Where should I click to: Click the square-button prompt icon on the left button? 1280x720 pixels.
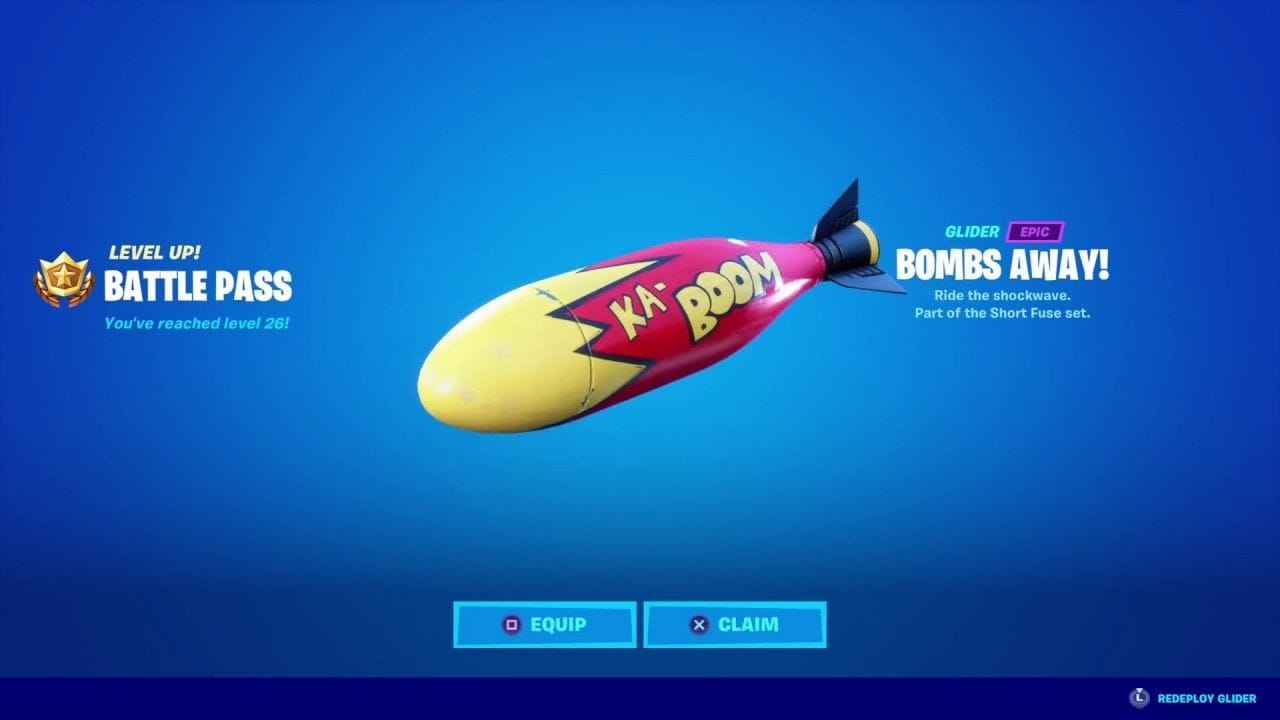click(513, 624)
